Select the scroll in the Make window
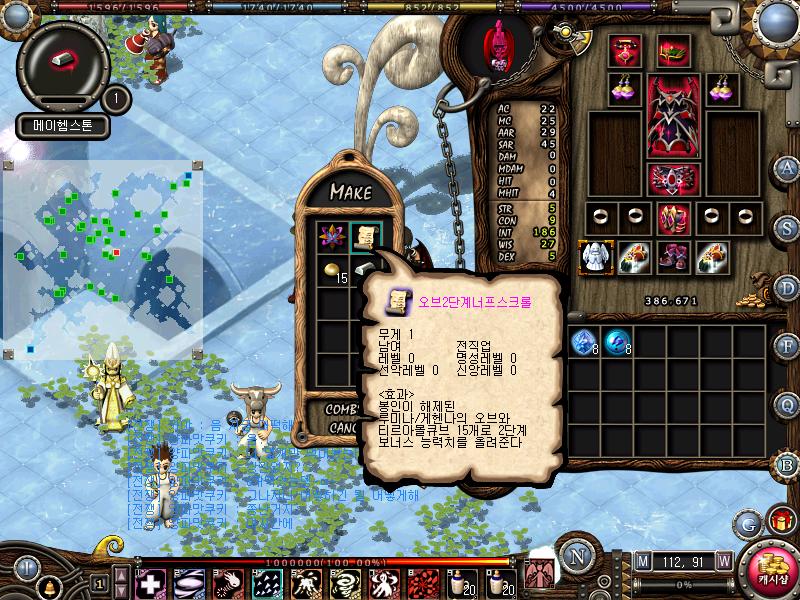The image size is (800, 600). (364, 236)
